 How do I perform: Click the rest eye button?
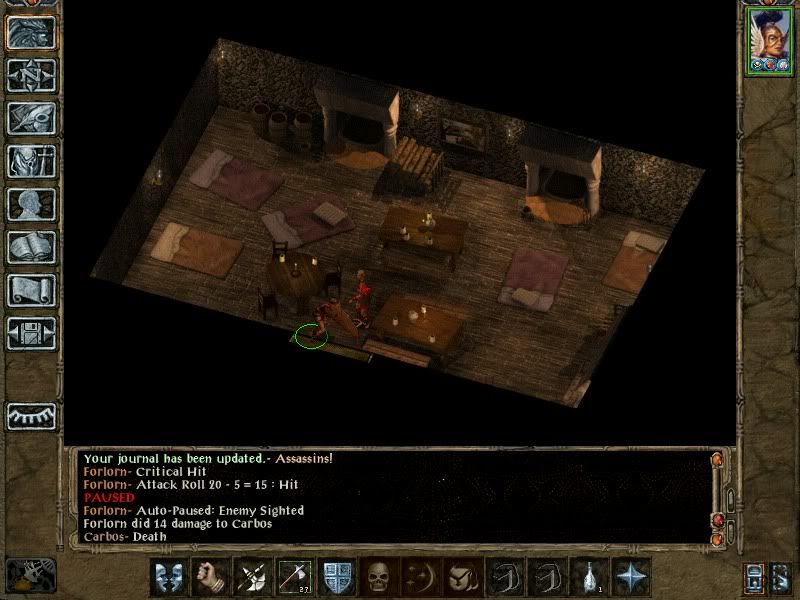(x=31, y=415)
